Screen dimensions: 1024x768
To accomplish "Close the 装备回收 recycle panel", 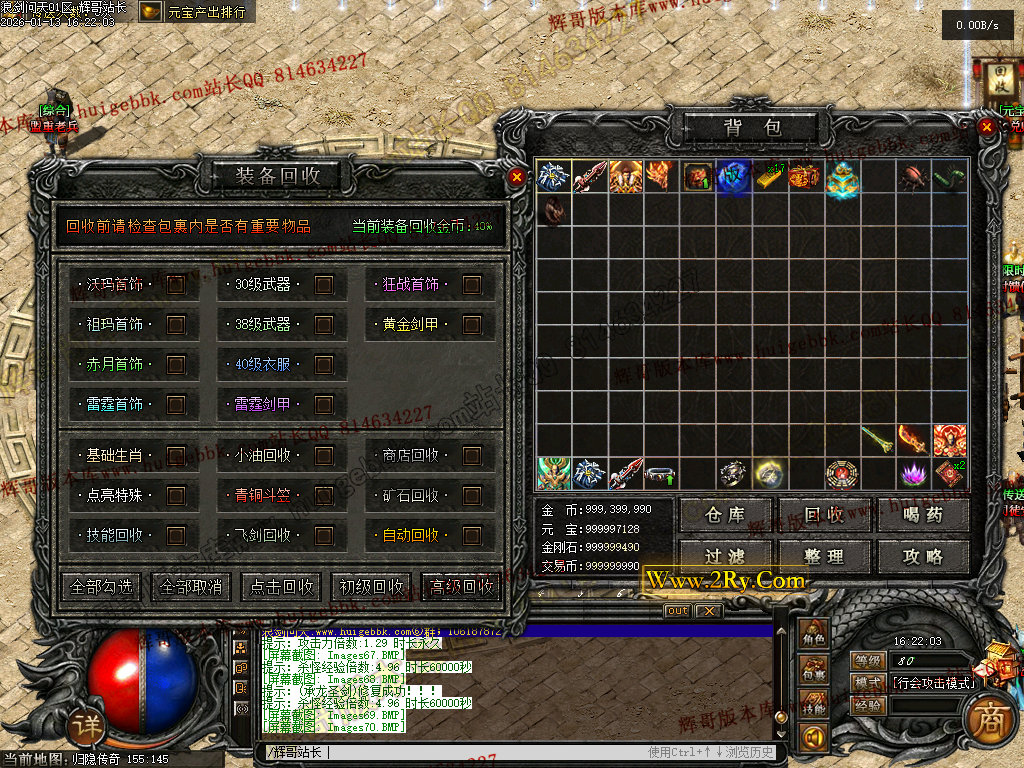I will coord(516,177).
